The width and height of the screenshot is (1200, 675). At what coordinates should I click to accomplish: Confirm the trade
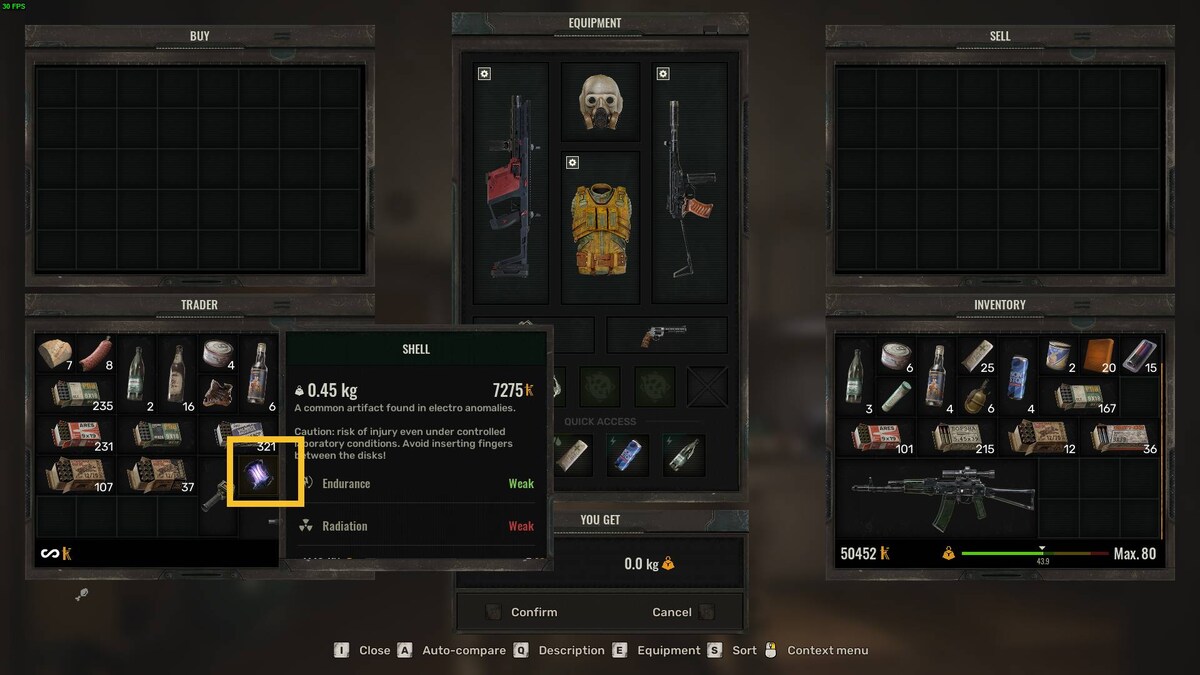click(x=534, y=612)
